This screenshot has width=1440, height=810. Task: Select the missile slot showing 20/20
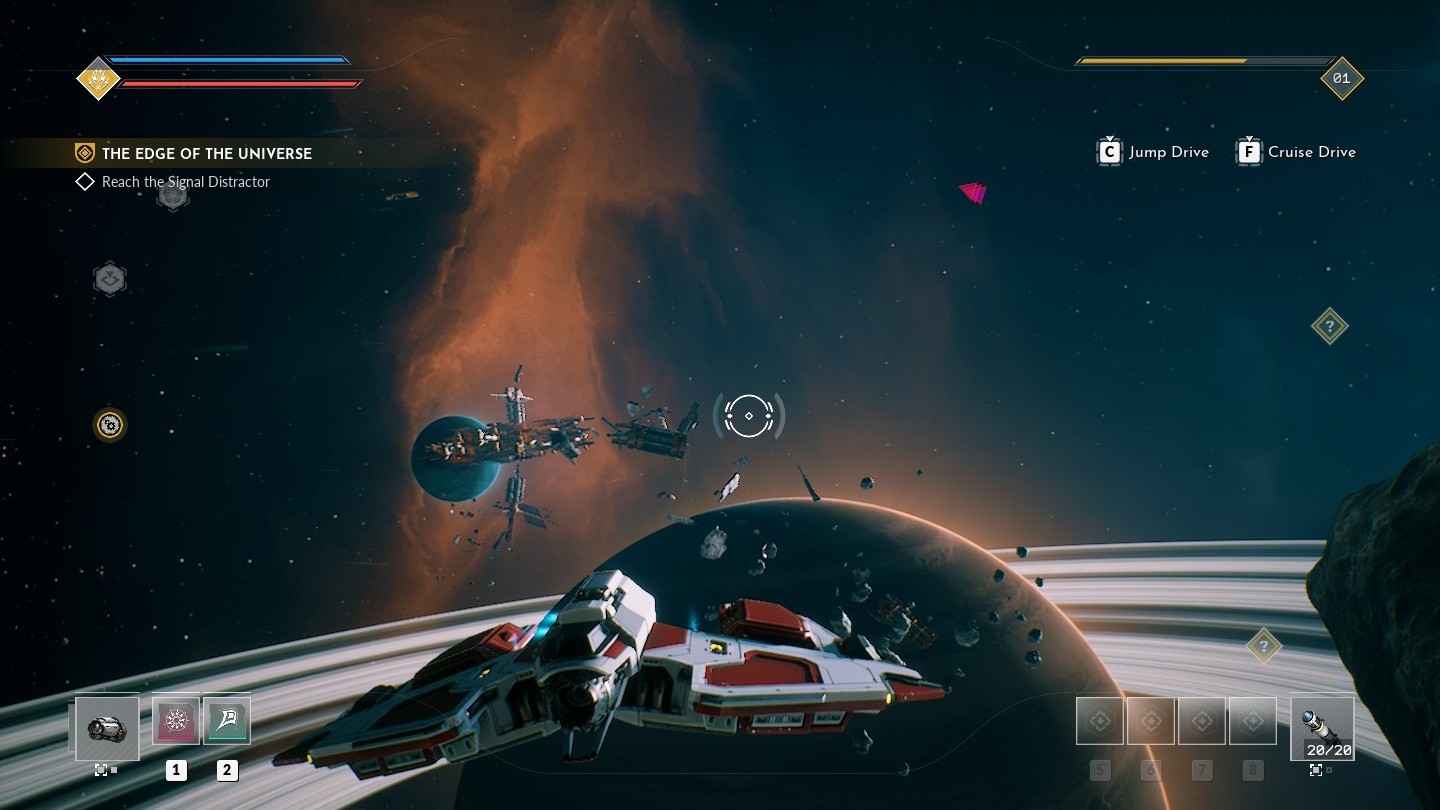click(1322, 729)
